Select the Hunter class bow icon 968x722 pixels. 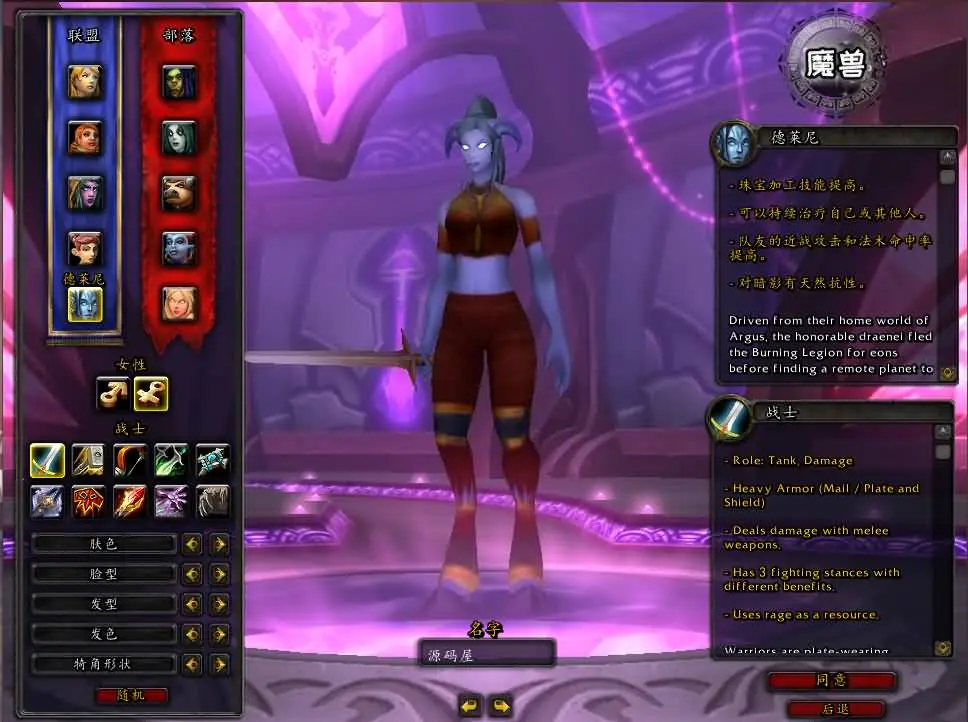(130, 460)
